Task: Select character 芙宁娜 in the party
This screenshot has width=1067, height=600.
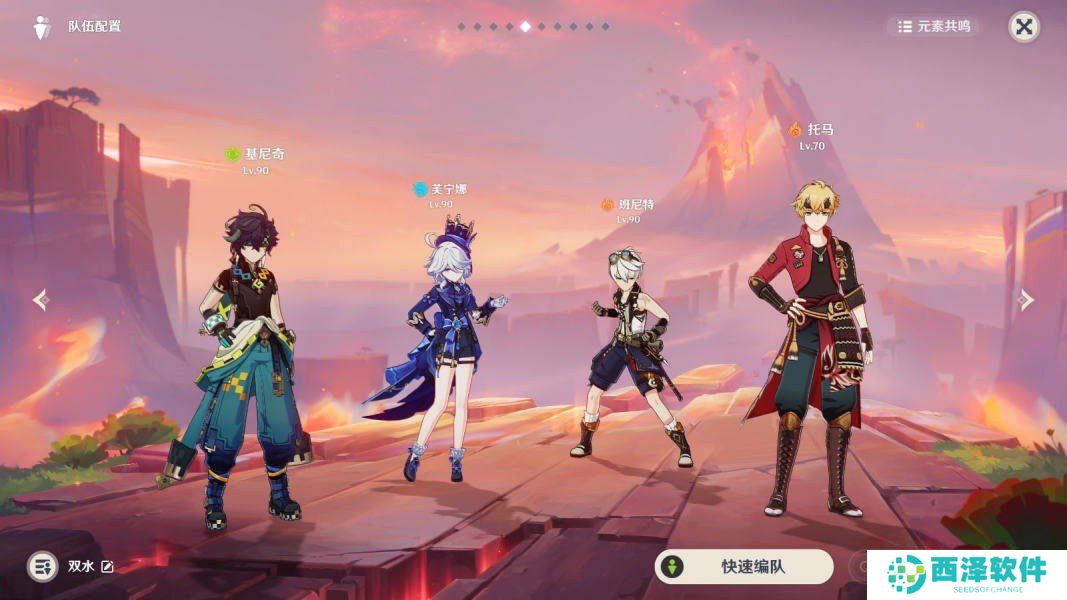Action: 440,350
